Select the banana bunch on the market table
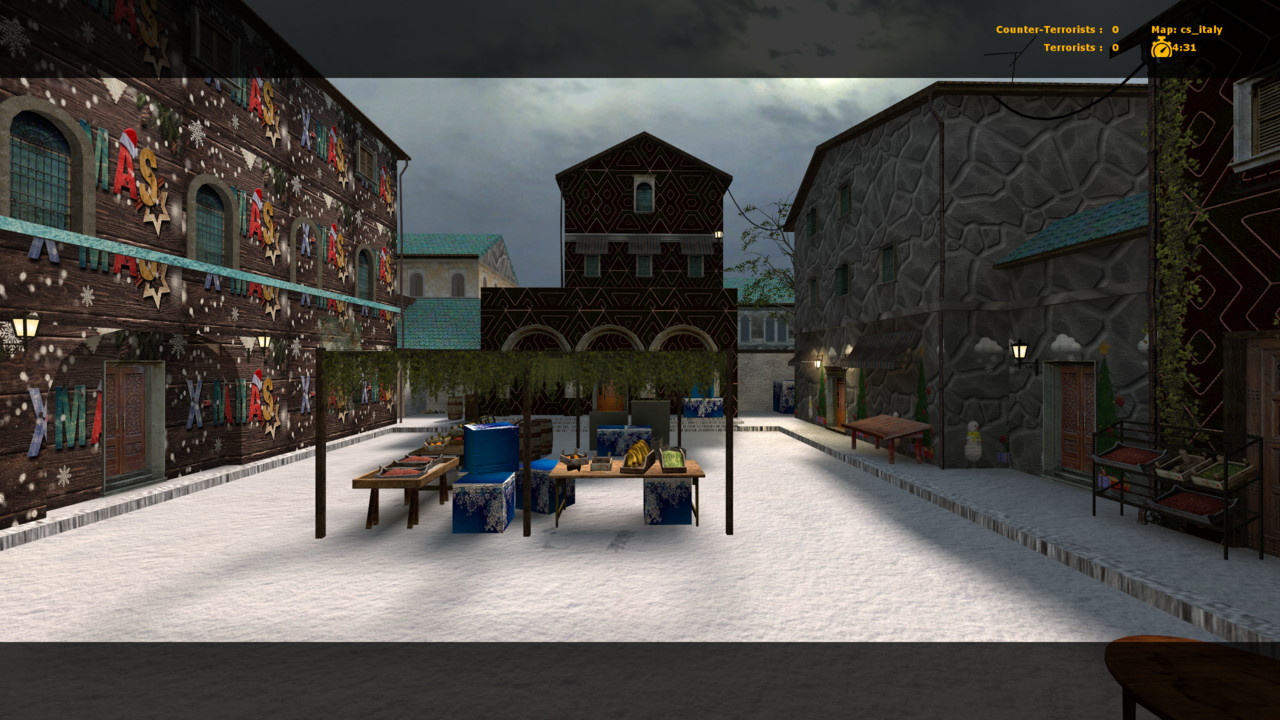Screen dimensions: 1280x720 coord(637,452)
